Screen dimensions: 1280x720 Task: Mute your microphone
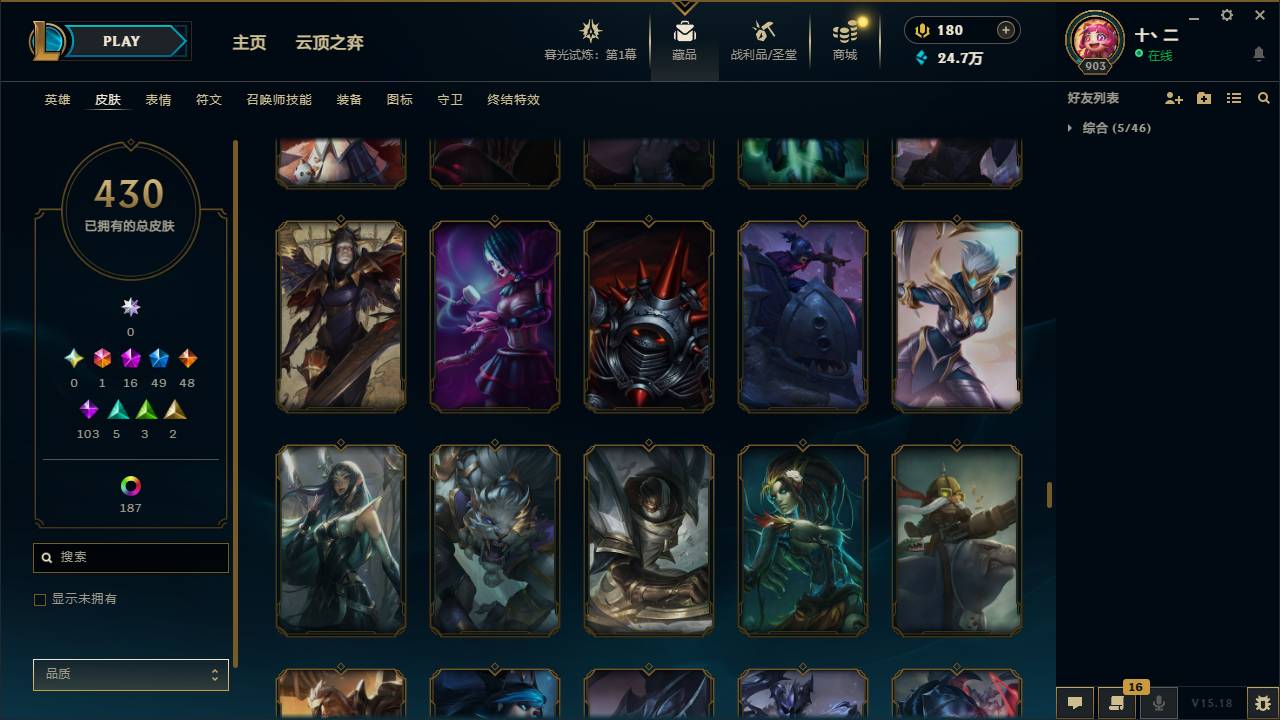[x=1158, y=703]
